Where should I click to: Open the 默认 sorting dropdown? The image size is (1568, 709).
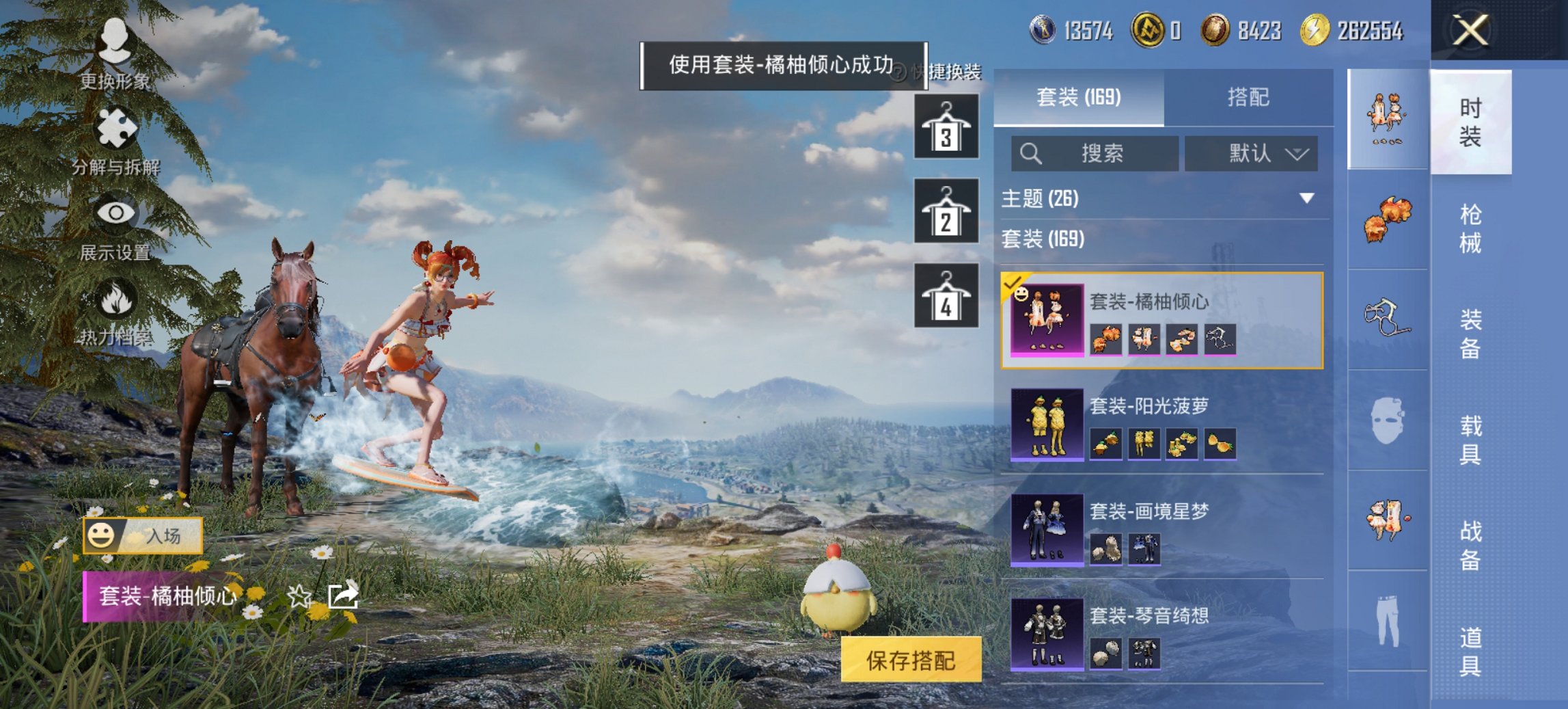(1250, 154)
